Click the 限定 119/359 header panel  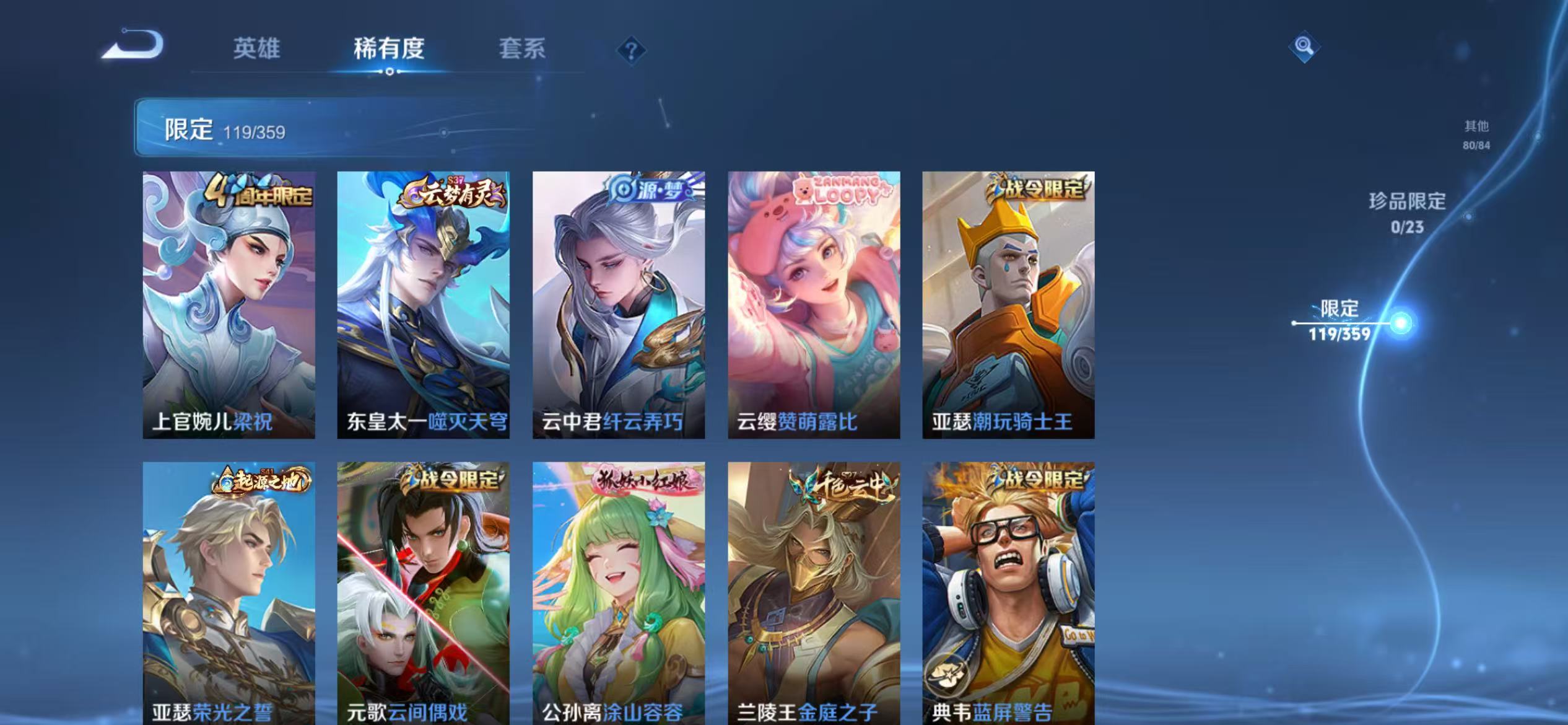pos(226,131)
